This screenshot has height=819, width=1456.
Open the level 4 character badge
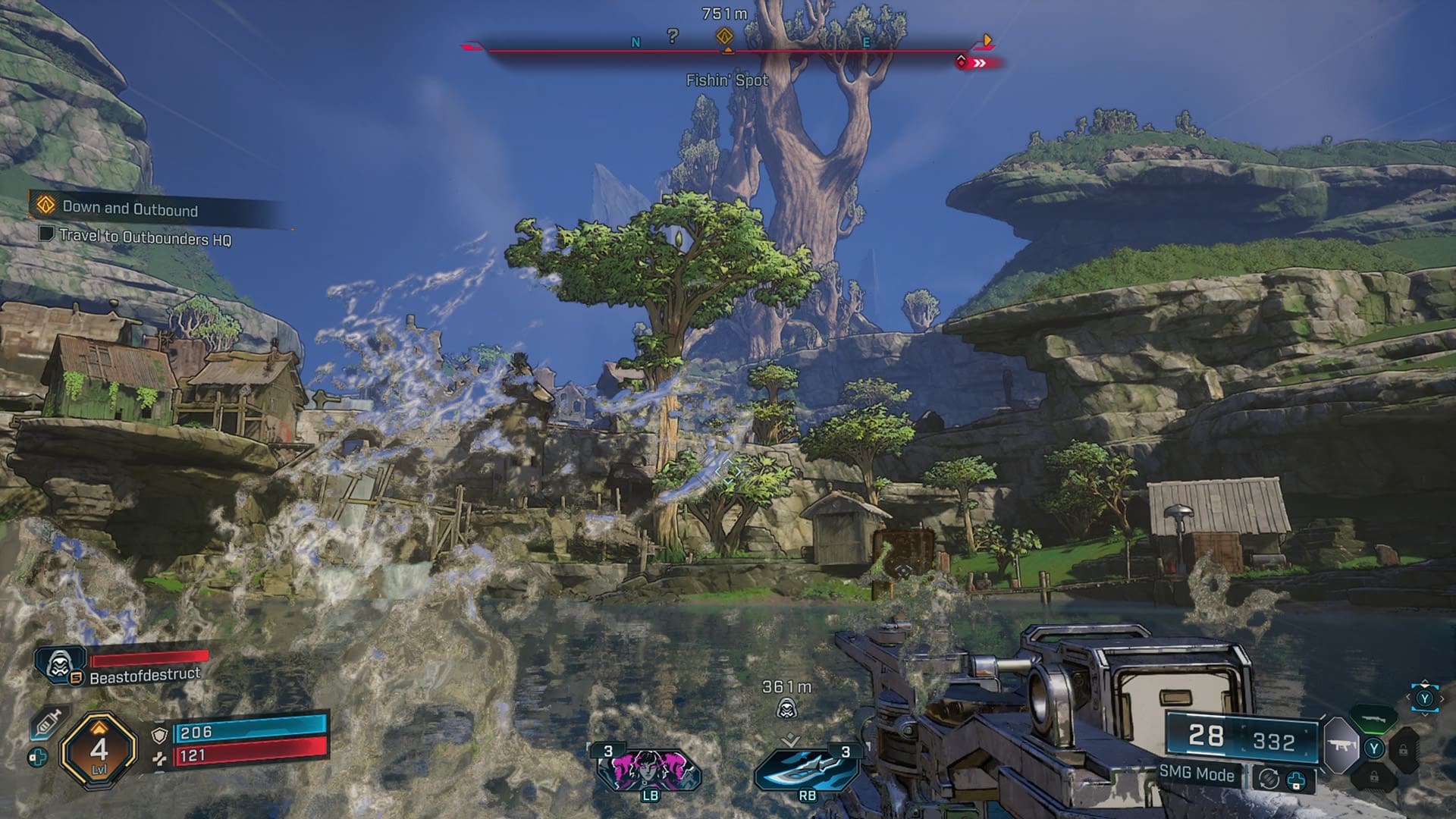click(99, 751)
